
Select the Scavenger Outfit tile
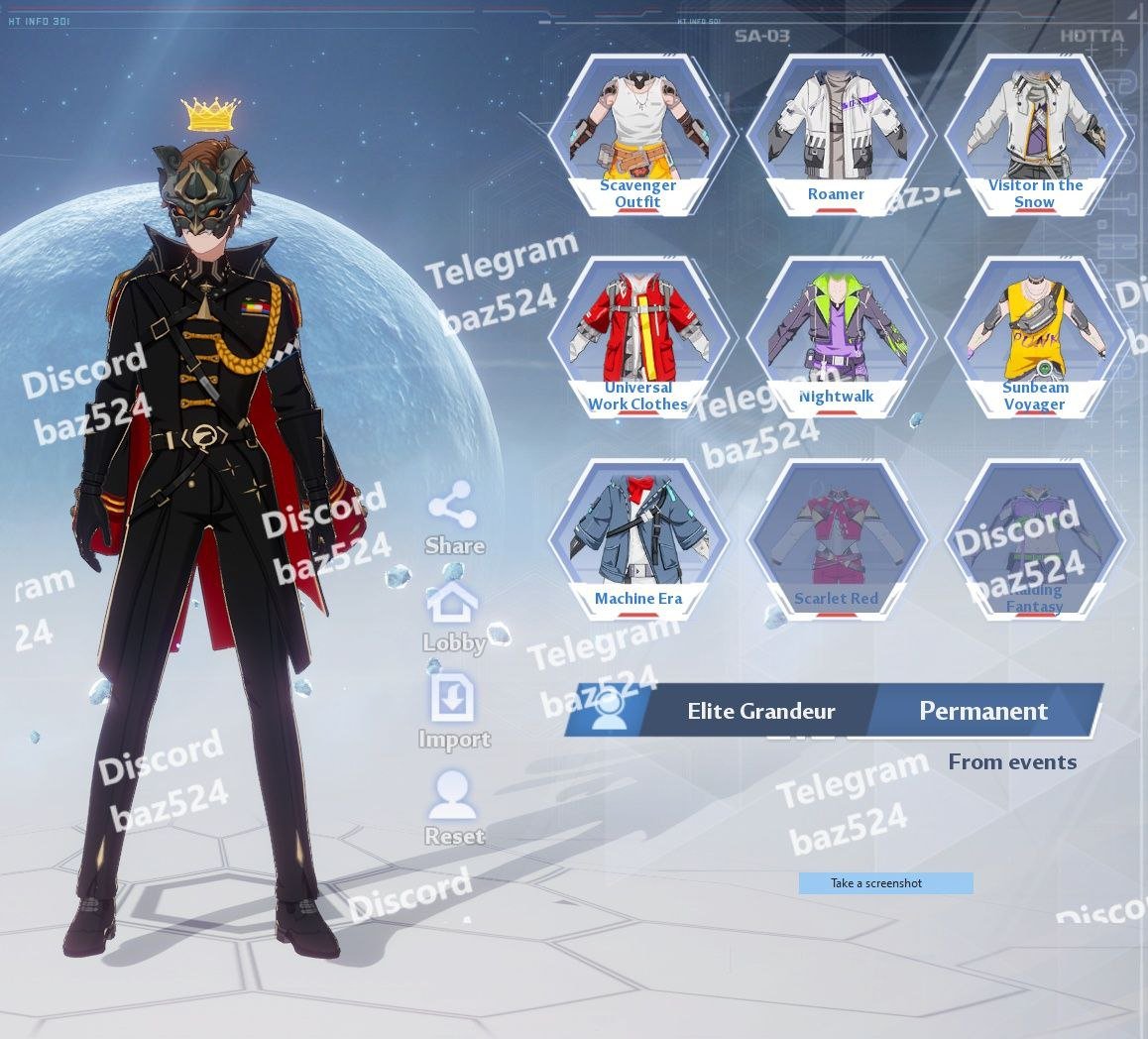click(637, 136)
